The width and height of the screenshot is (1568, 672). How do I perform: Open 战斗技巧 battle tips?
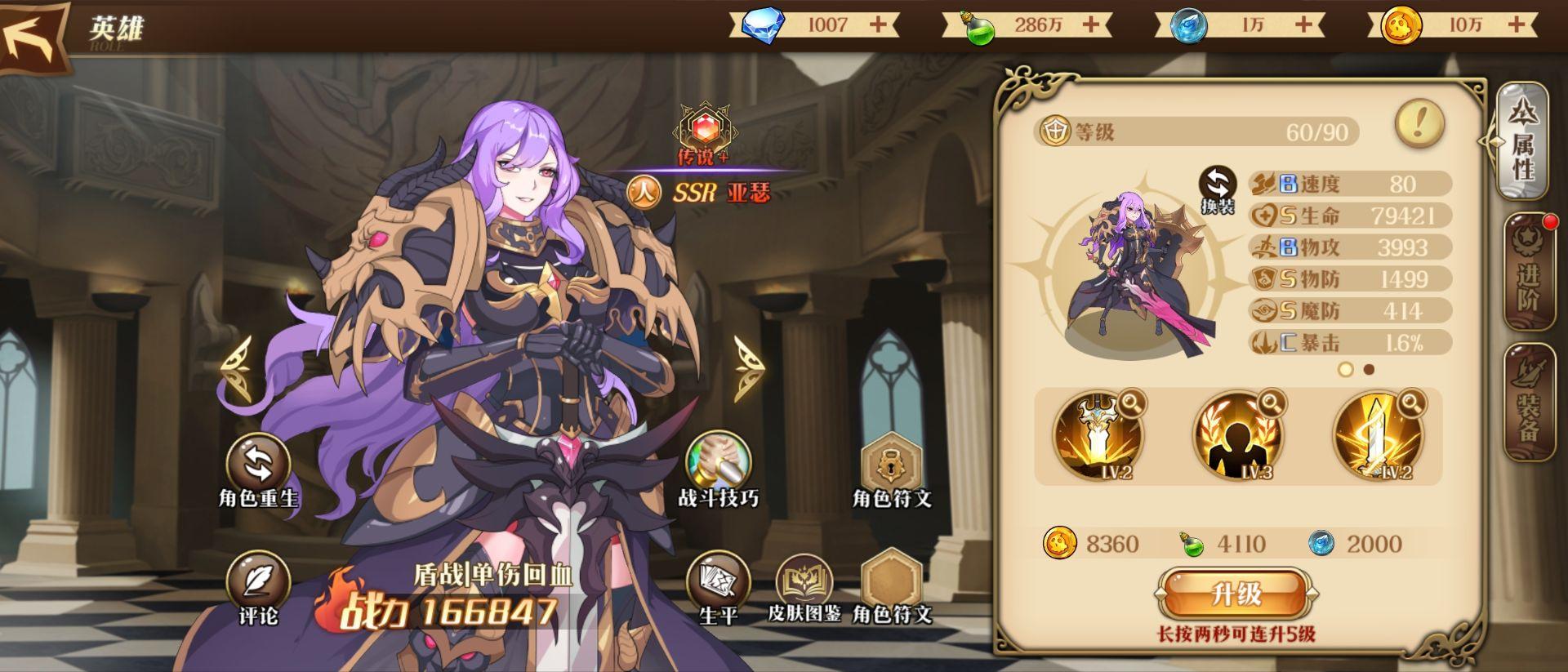[x=718, y=464]
